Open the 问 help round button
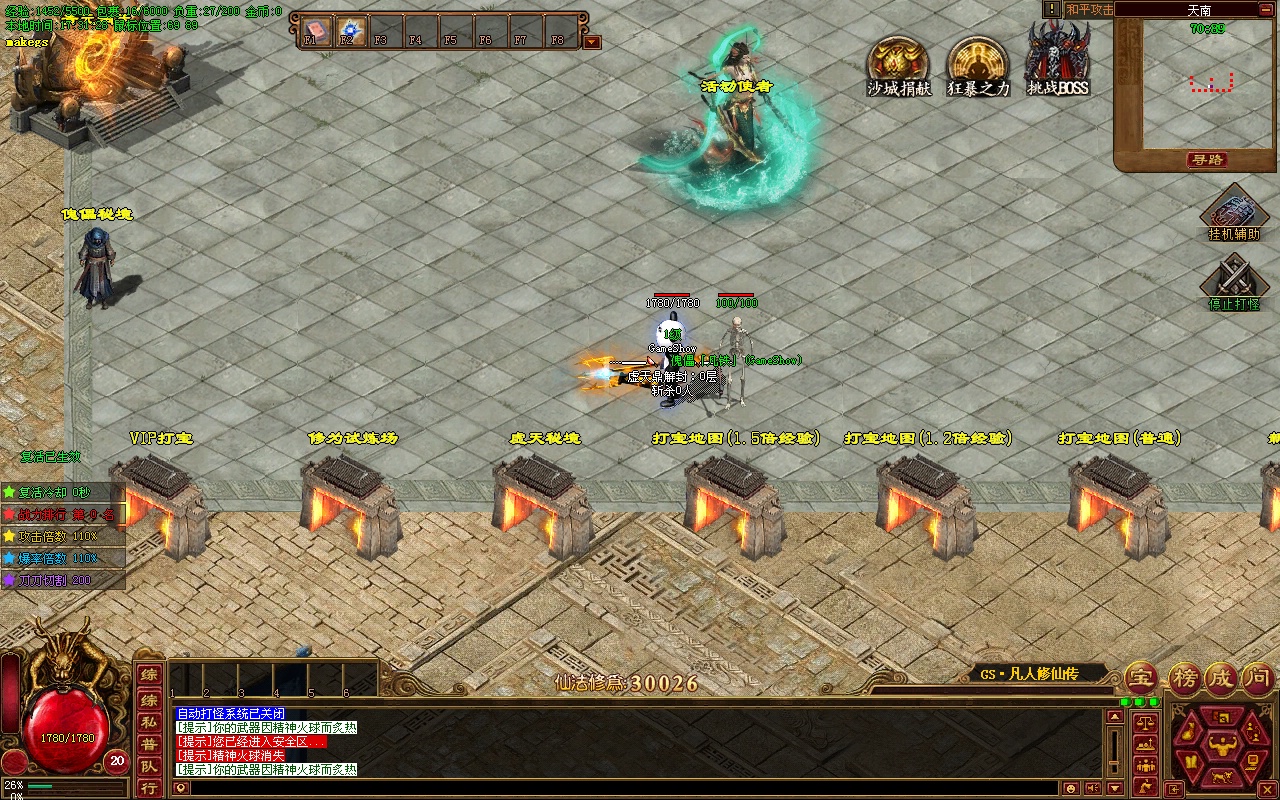Viewport: 1280px width, 800px height. 1257,678
